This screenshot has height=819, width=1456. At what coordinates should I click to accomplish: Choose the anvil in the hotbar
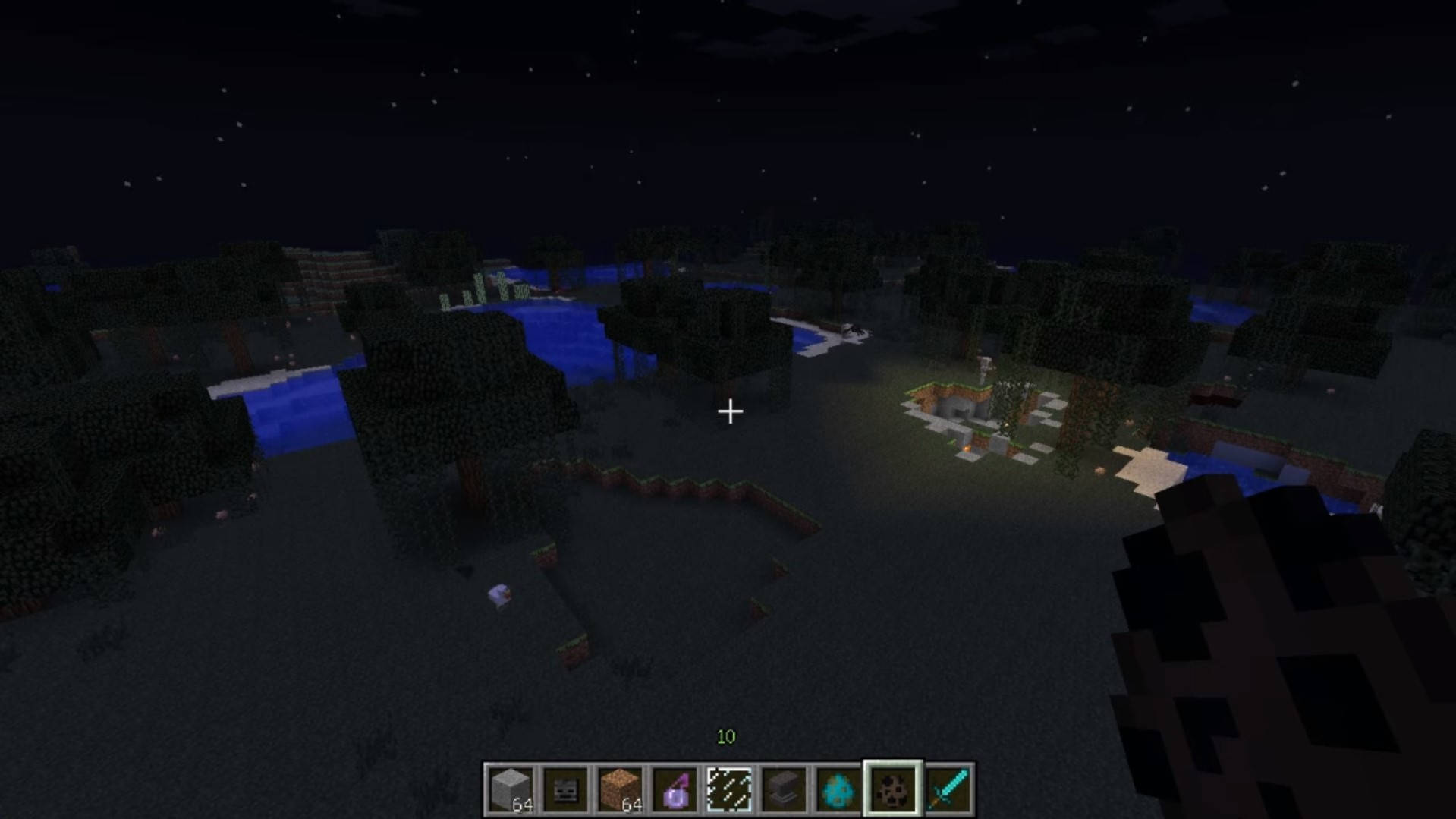784,789
